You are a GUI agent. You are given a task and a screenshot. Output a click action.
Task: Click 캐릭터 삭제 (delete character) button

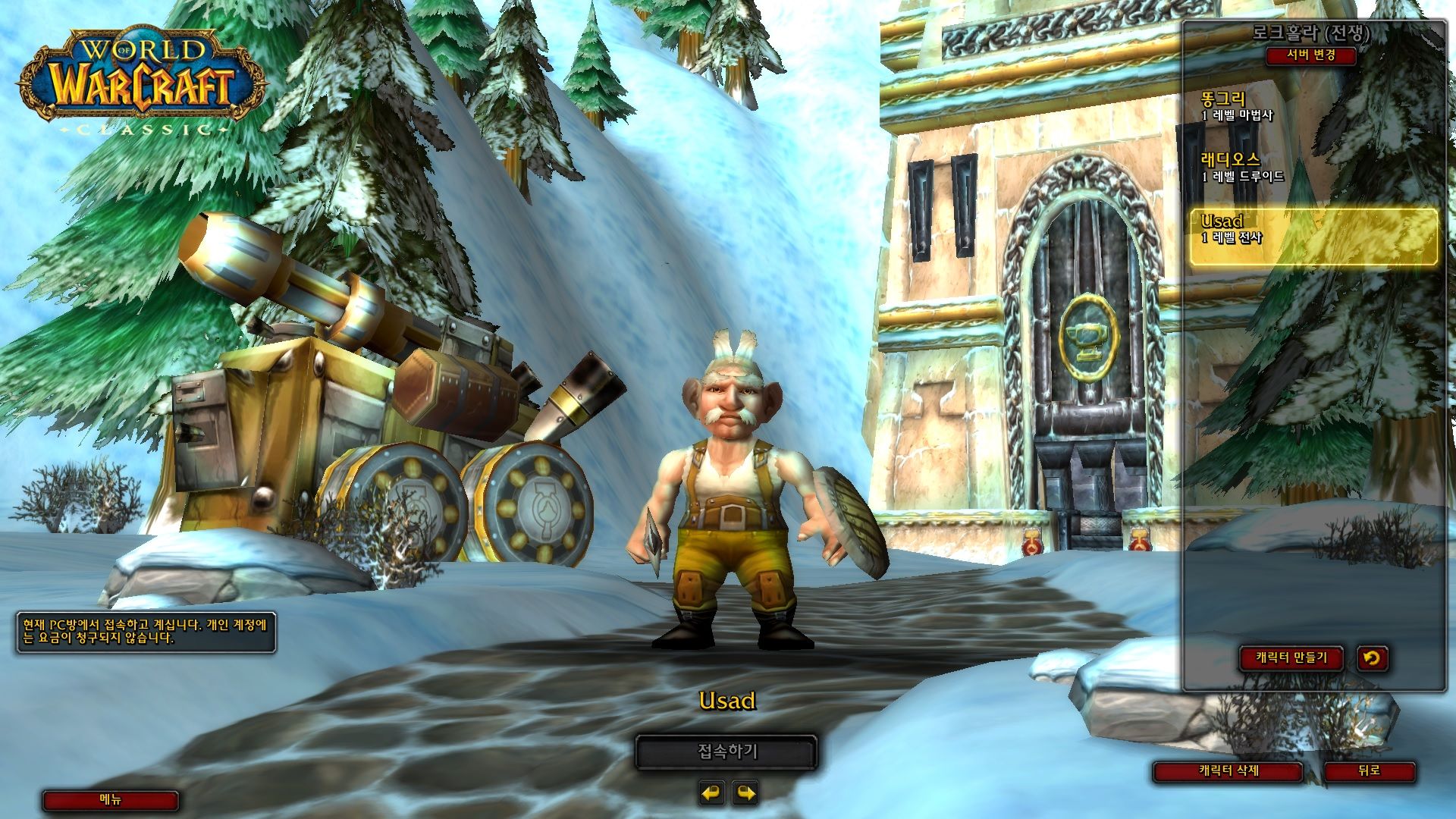point(1228,770)
